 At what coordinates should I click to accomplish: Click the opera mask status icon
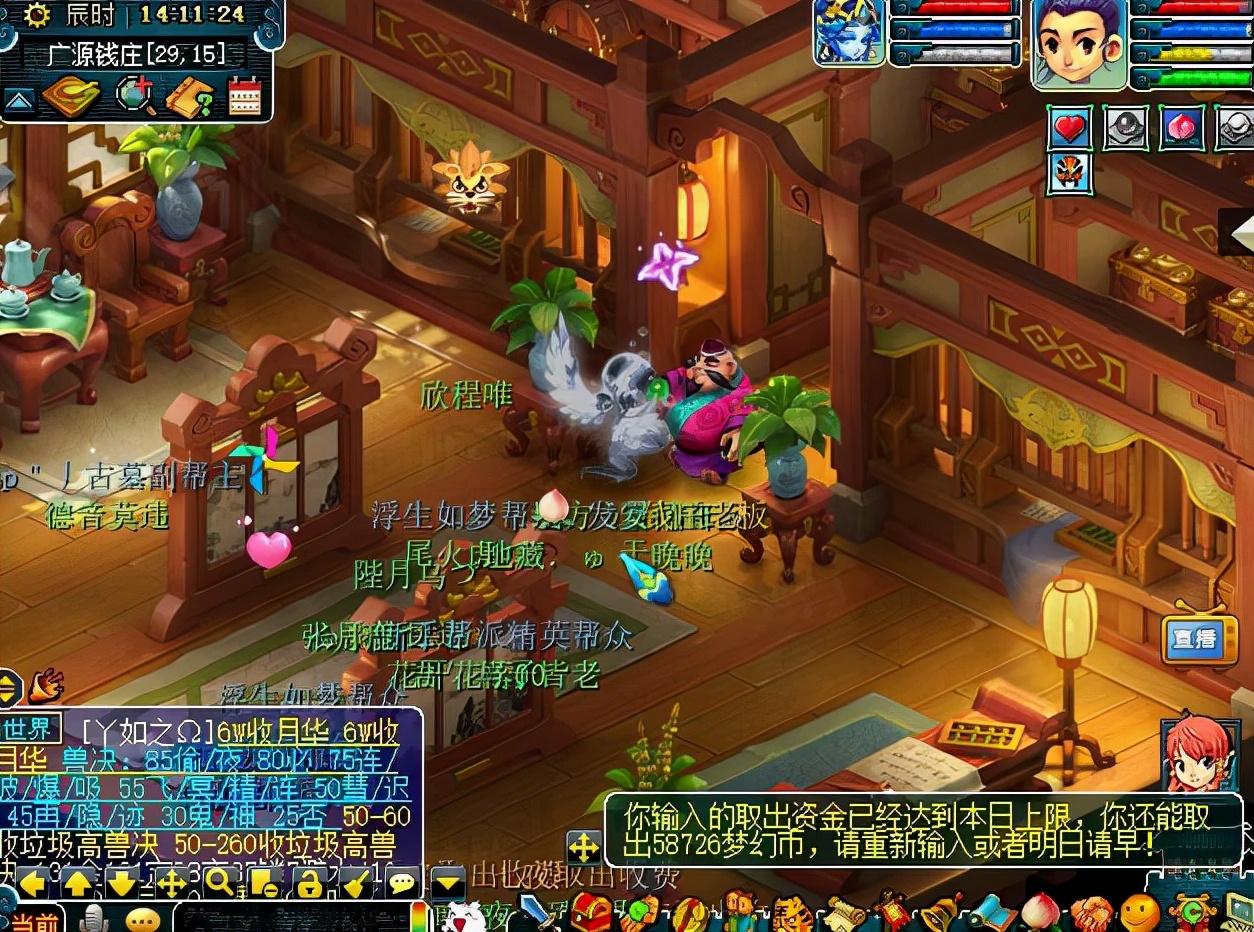1070,173
